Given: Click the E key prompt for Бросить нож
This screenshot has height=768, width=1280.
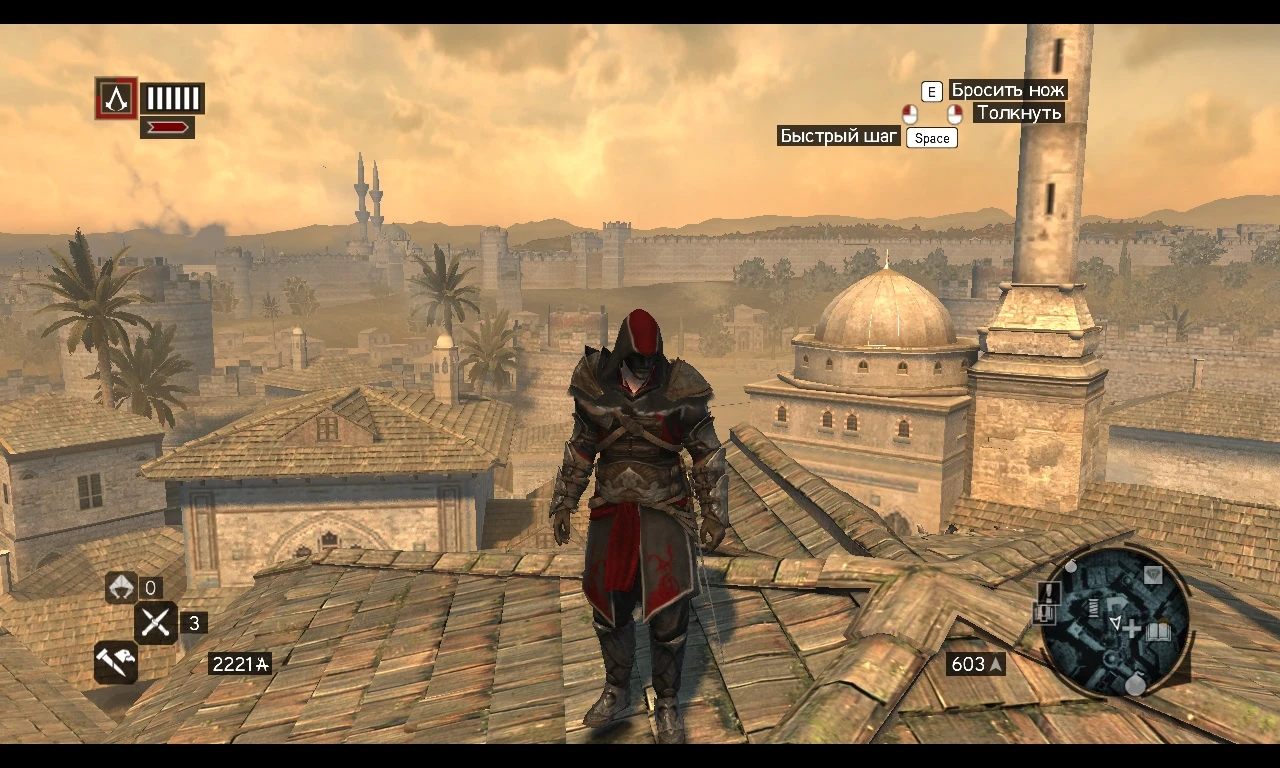Looking at the screenshot, I should pyautogui.click(x=931, y=91).
